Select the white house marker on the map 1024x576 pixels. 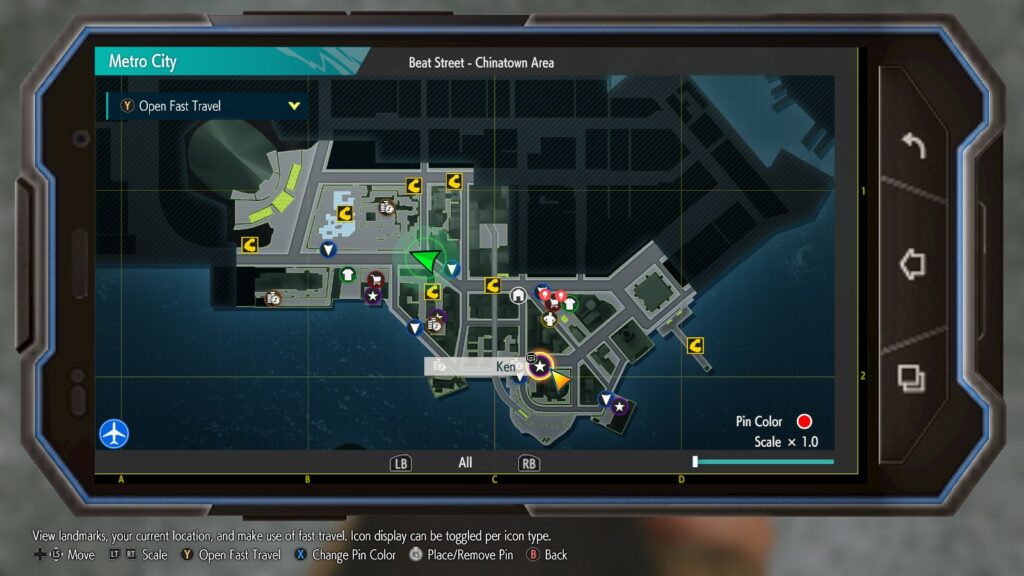518,295
